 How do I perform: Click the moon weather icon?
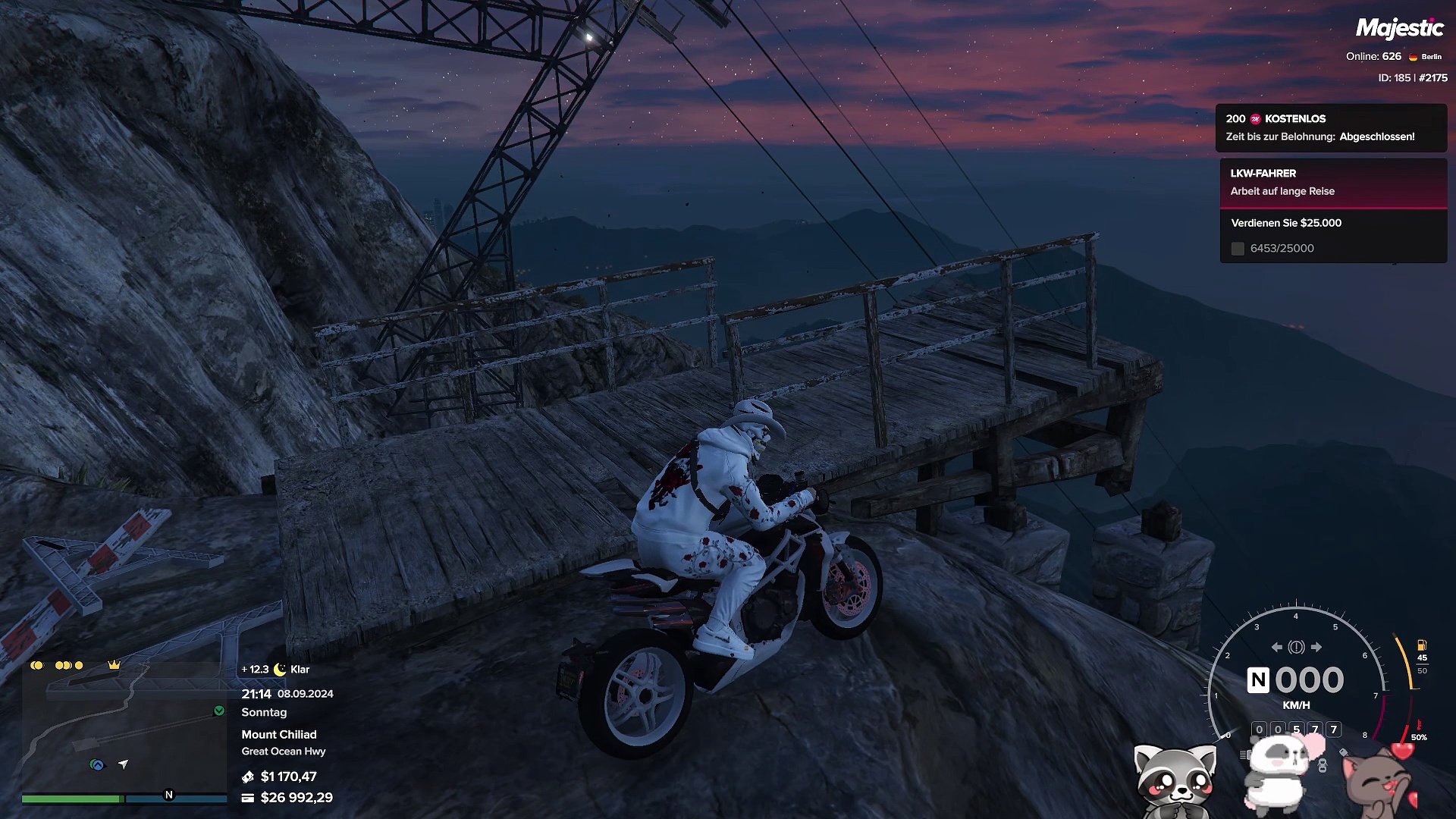[280, 669]
